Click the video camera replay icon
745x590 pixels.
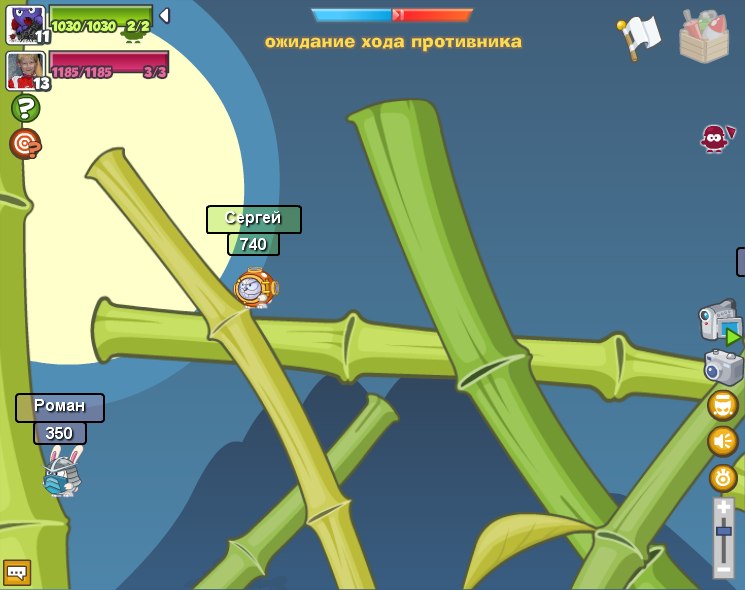719,321
